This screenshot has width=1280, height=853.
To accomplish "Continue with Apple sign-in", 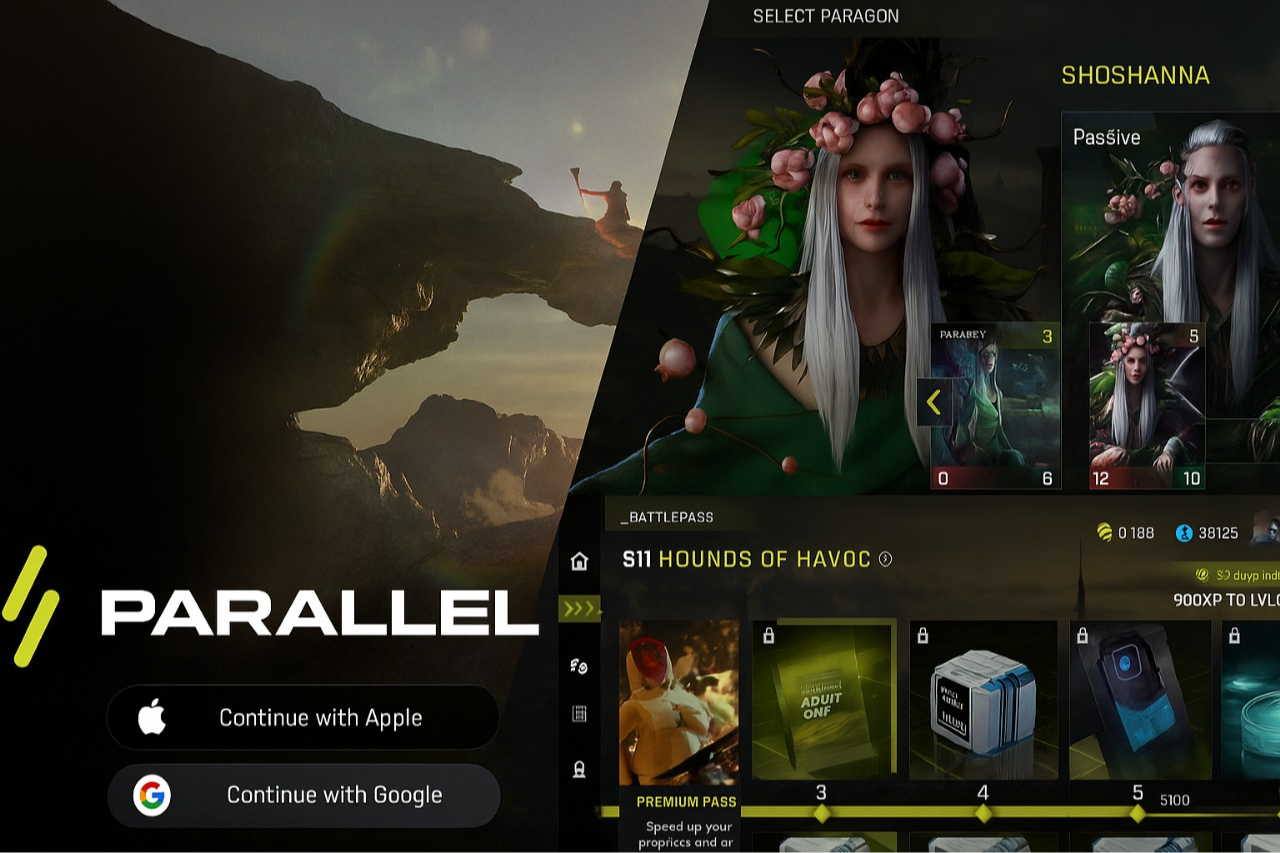I will click(x=302, y=717).
